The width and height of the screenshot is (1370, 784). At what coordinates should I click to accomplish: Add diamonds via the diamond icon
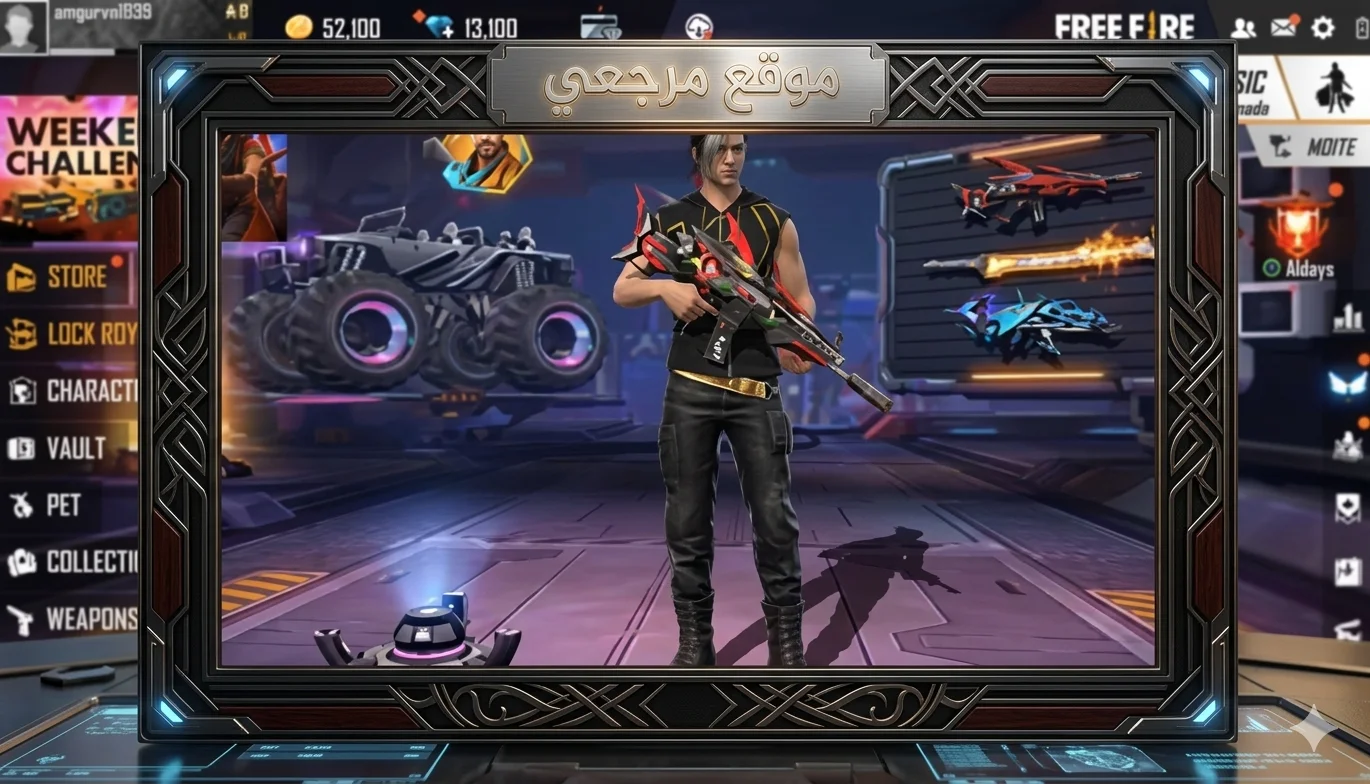coord(438,26)
